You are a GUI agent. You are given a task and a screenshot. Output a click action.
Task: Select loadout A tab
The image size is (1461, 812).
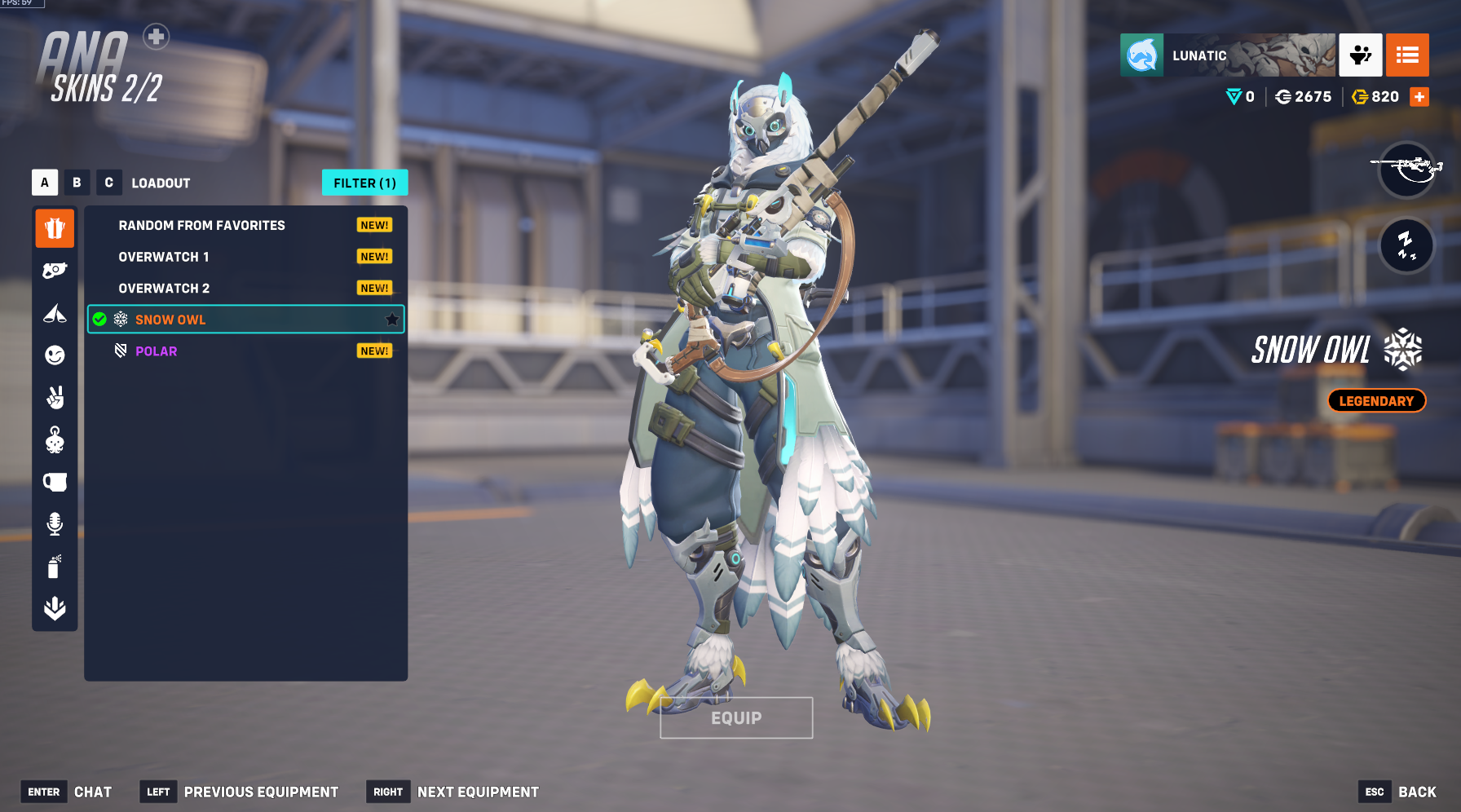[x=45, y=183]
